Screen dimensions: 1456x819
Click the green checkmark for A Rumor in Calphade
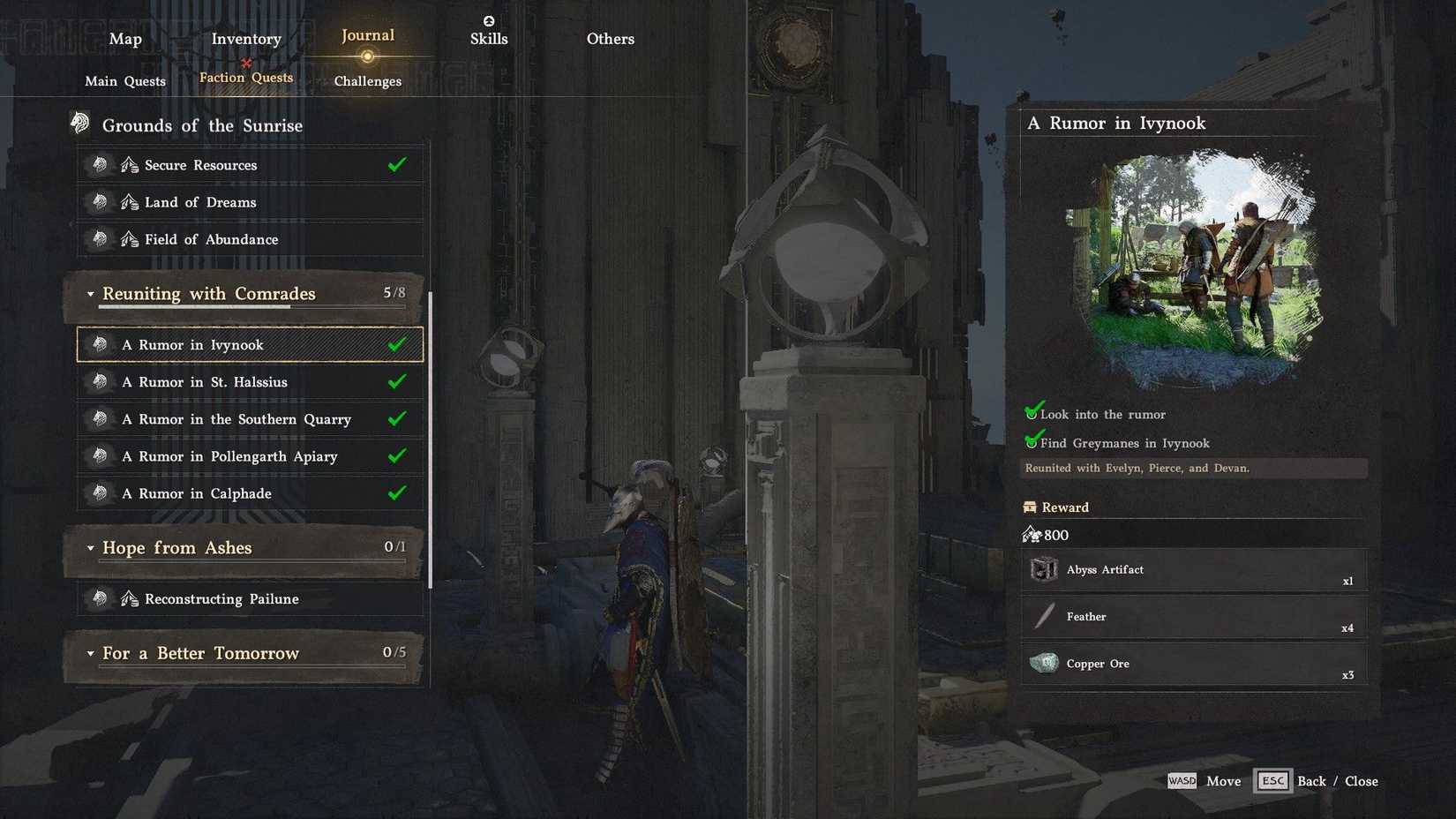(x=397, y=493)
